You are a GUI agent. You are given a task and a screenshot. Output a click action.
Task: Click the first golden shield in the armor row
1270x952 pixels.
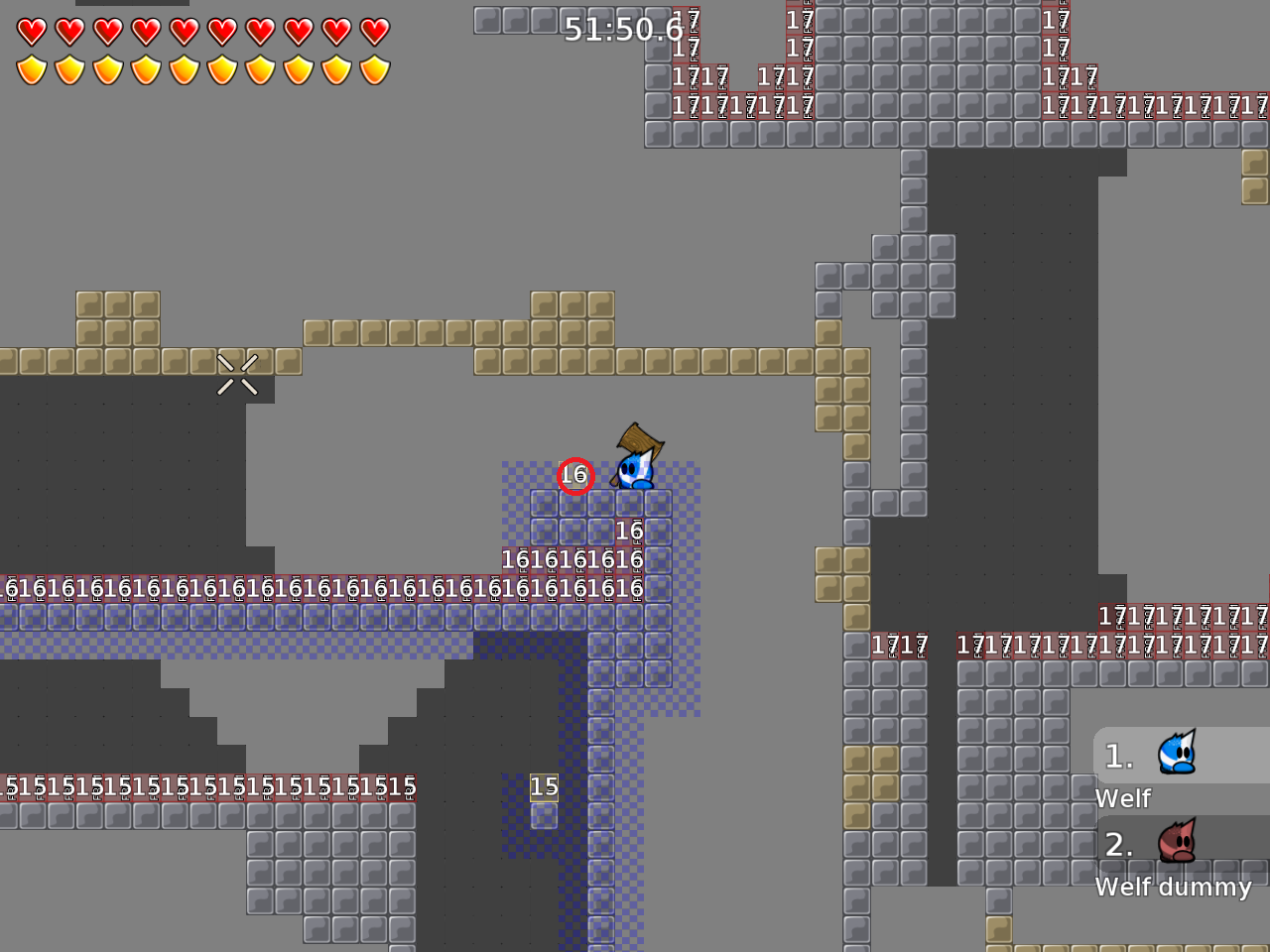pyautogui.click(x=33, y=69)
